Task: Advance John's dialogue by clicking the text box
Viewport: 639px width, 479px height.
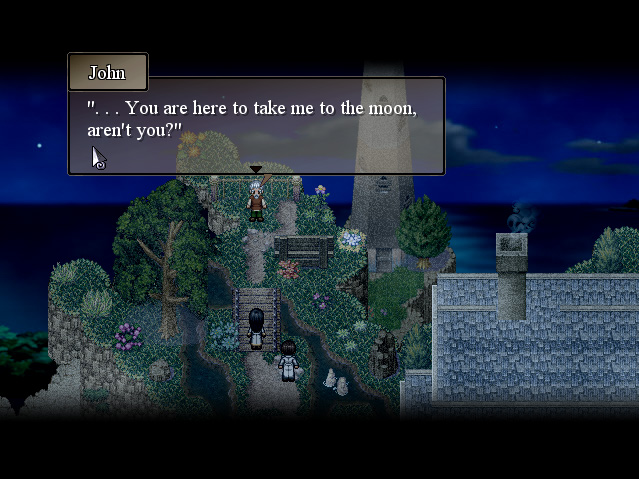Action: coord(256,126)
